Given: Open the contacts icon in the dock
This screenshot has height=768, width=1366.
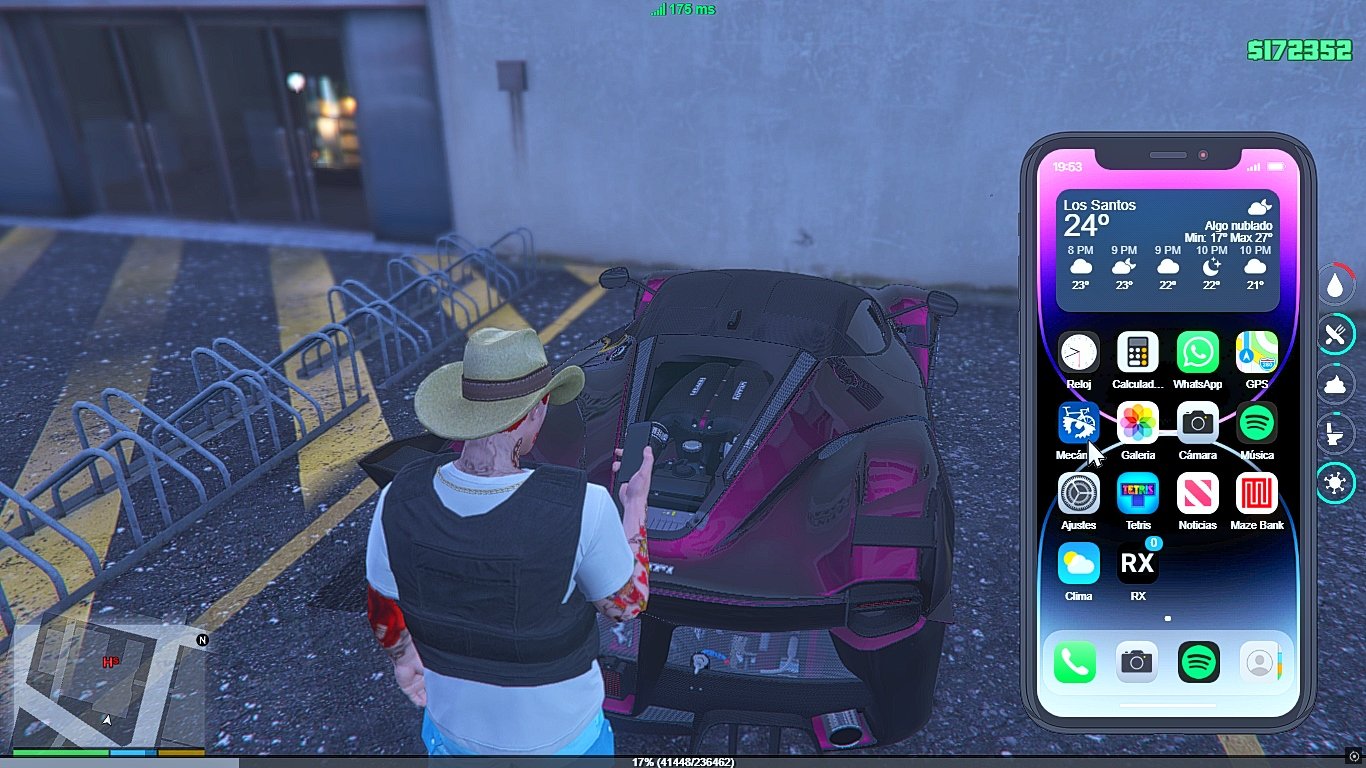Looking at the screenshot, I should pos(1260,662).
